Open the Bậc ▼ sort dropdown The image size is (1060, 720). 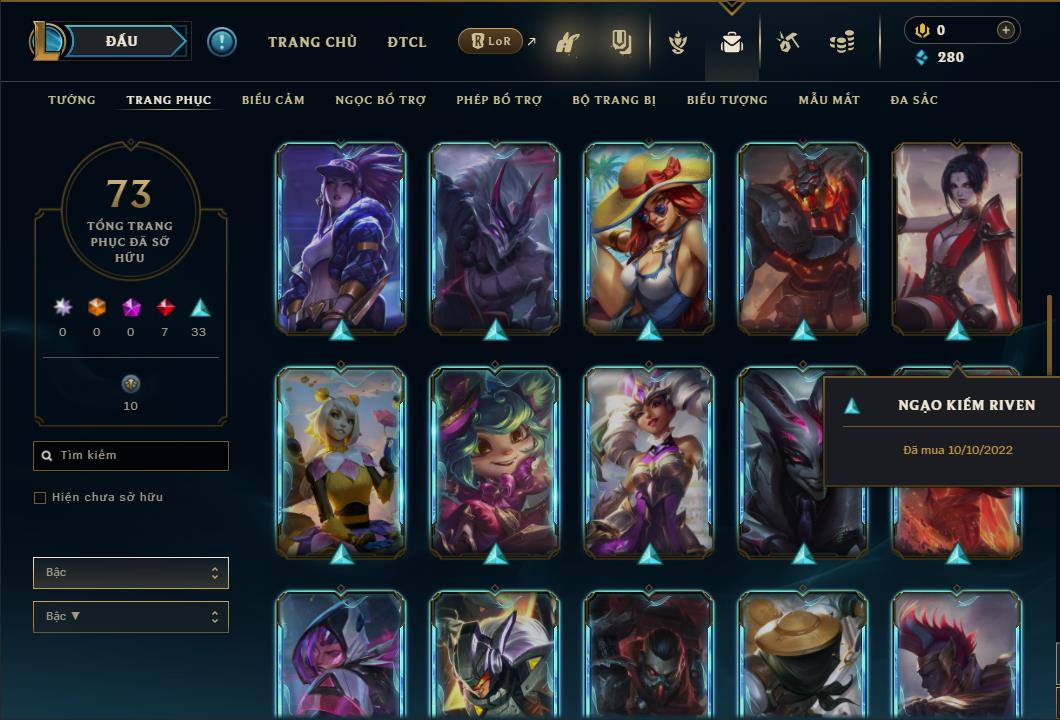click(x=131, y=617)
